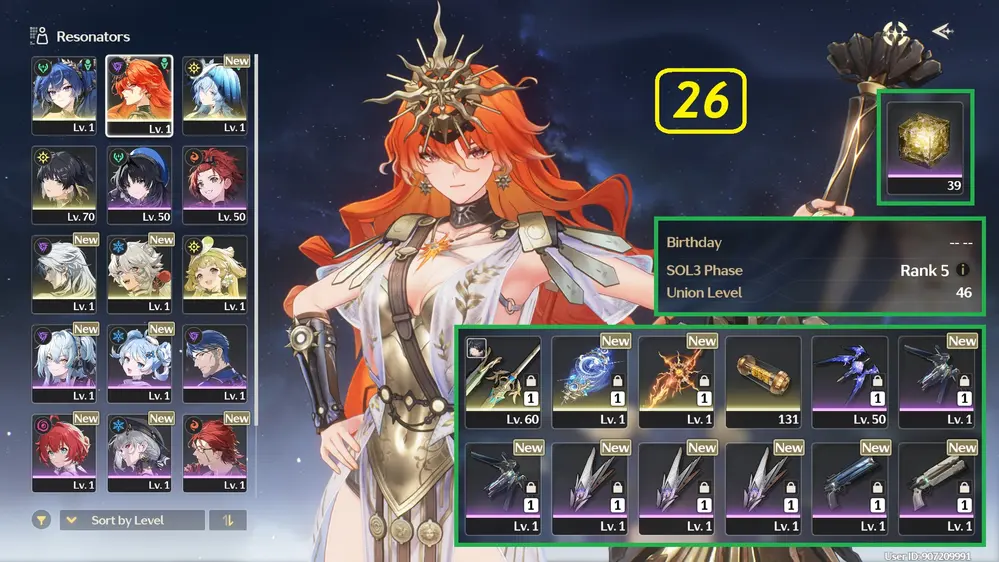Select the Lv. 60 sword weapon slot
The width and height of the screenshot is (999, 562).
coord(502,380)
